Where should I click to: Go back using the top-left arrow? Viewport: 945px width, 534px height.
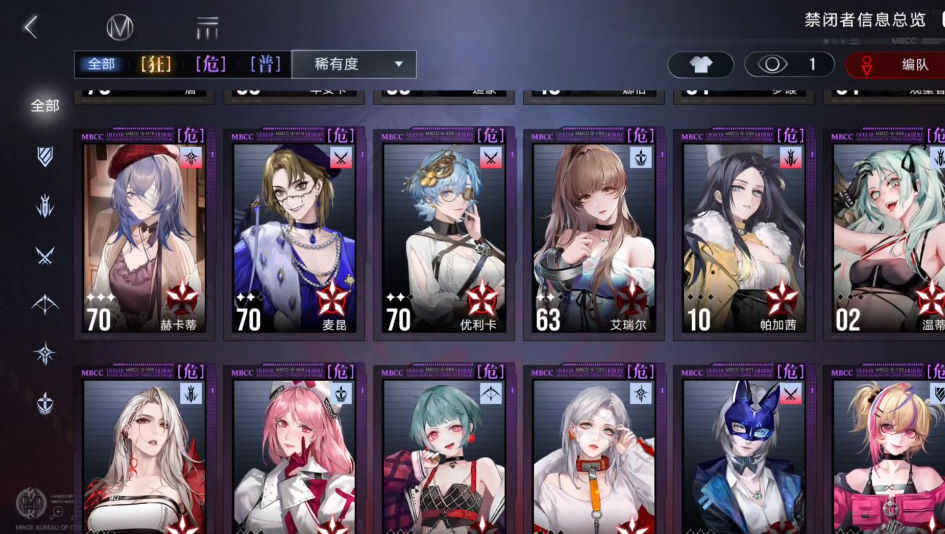(31, 27)
